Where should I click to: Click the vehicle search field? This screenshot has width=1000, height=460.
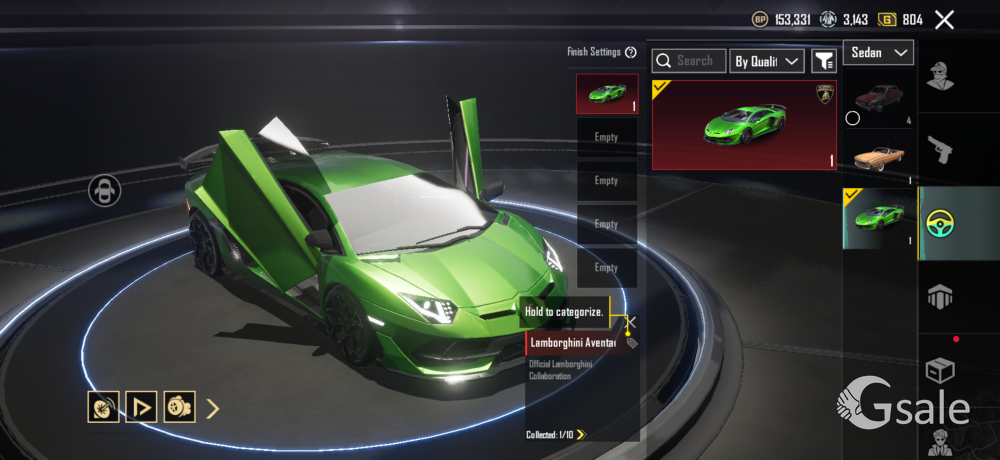click(690, 61)
